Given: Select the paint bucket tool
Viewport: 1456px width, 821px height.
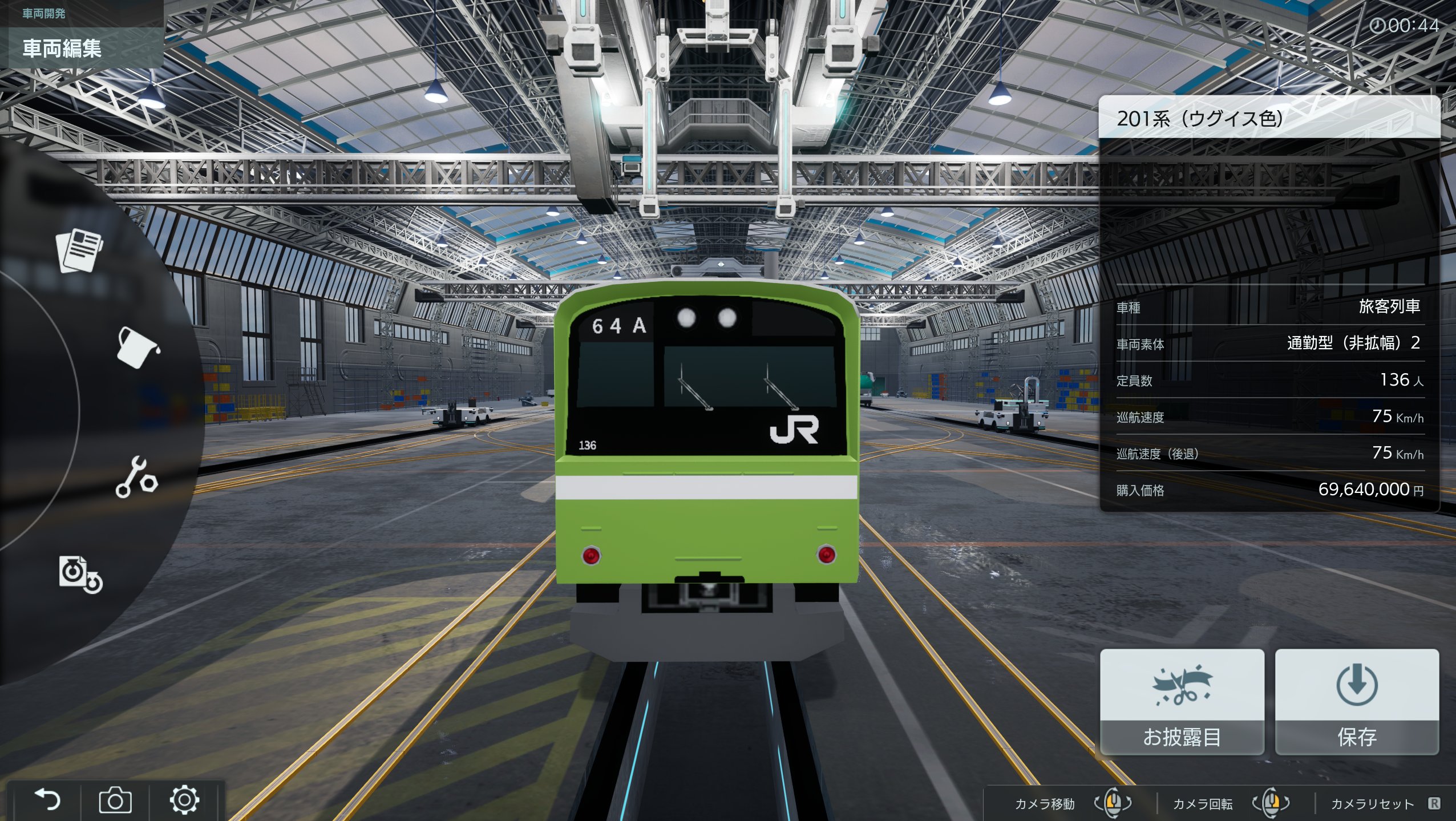Looking at the screenshot, I should click(137, 347).
